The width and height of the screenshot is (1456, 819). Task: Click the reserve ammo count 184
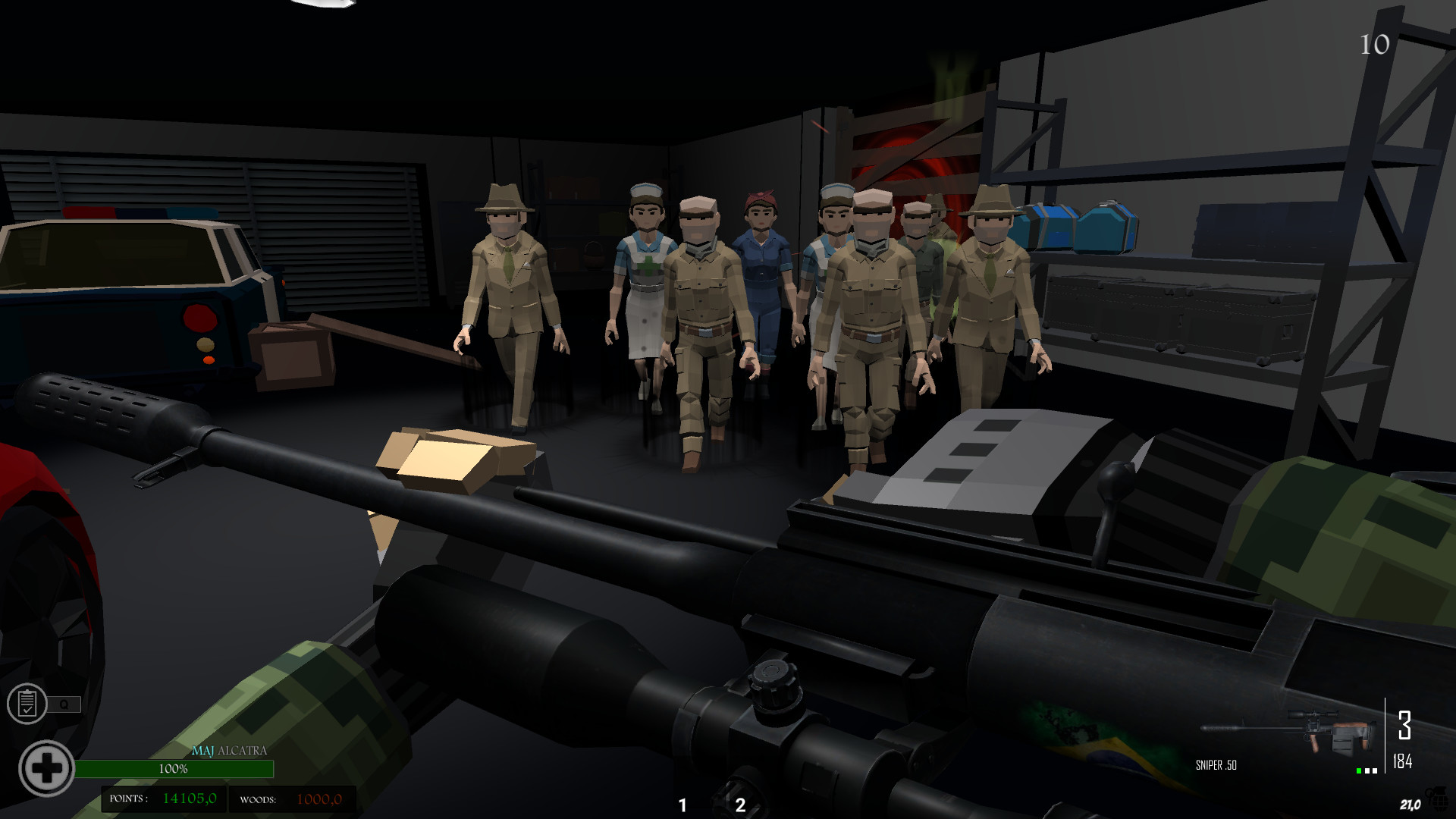click(x=1403, y=759)
